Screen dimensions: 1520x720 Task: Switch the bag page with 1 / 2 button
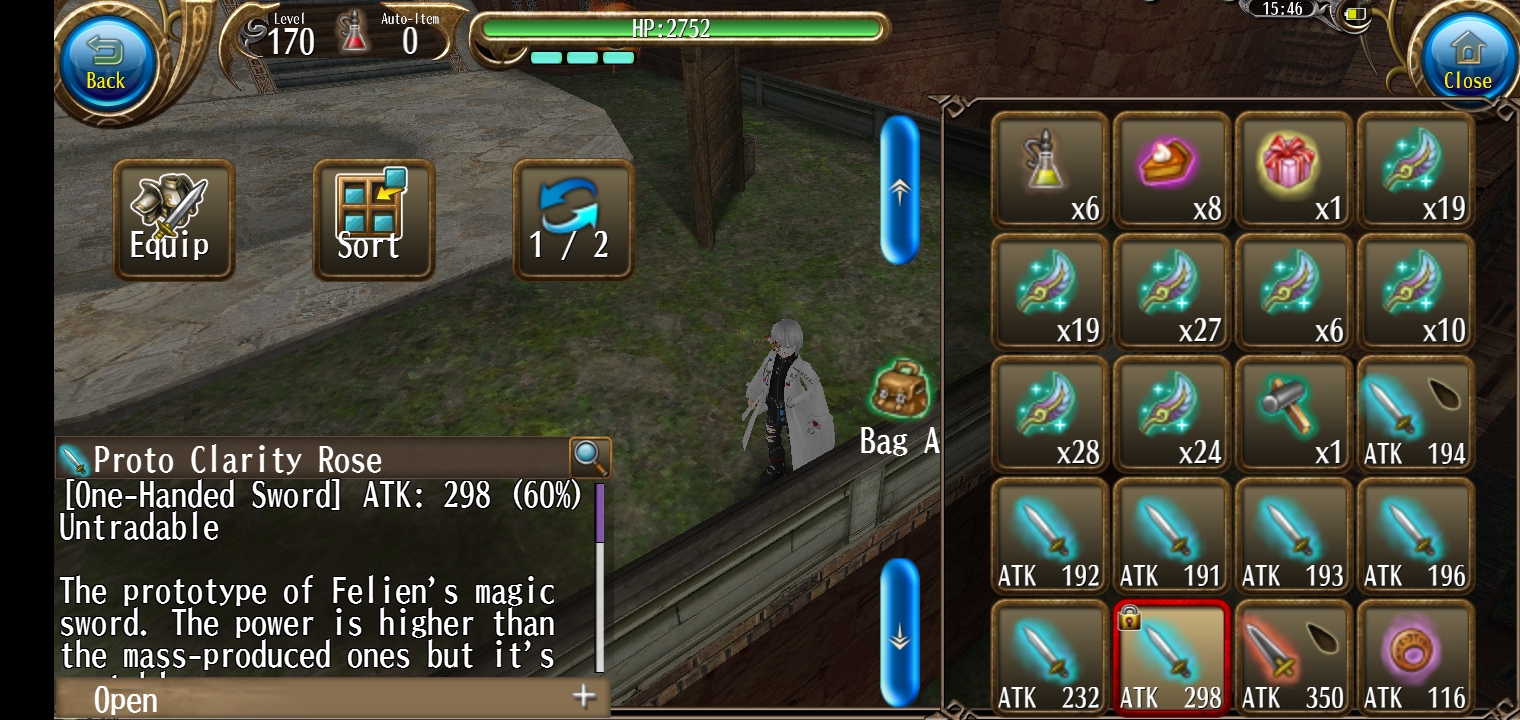[x=572, y=219]
